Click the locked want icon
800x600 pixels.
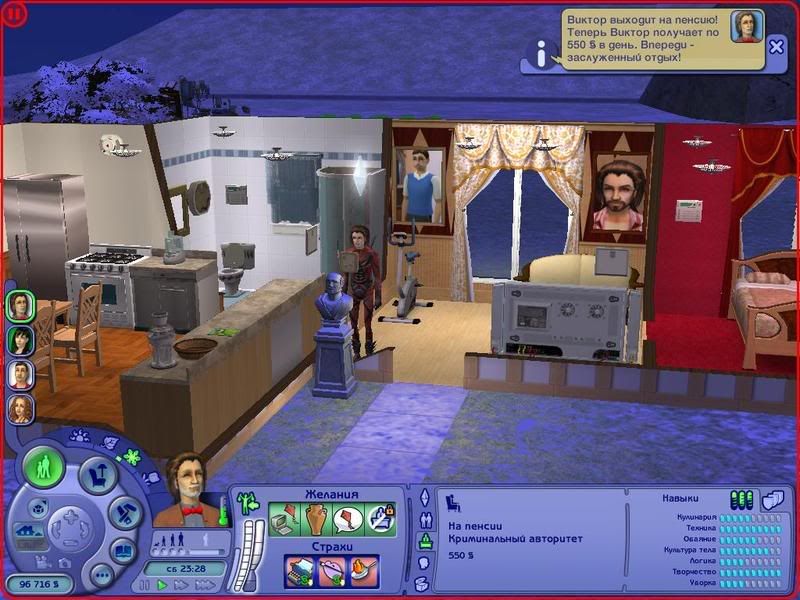[x=380, y=519]
